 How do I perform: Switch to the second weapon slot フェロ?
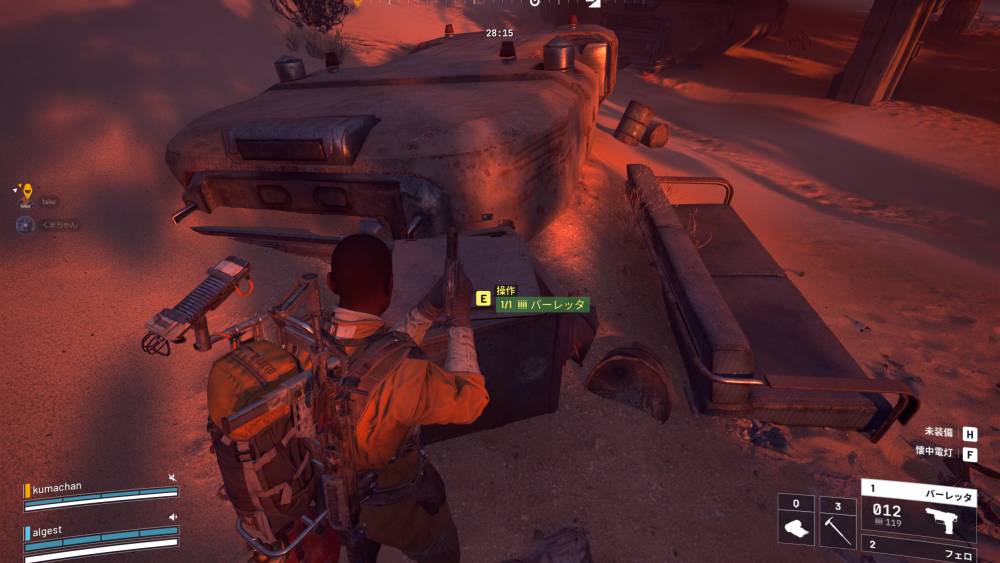coord(918,550)
